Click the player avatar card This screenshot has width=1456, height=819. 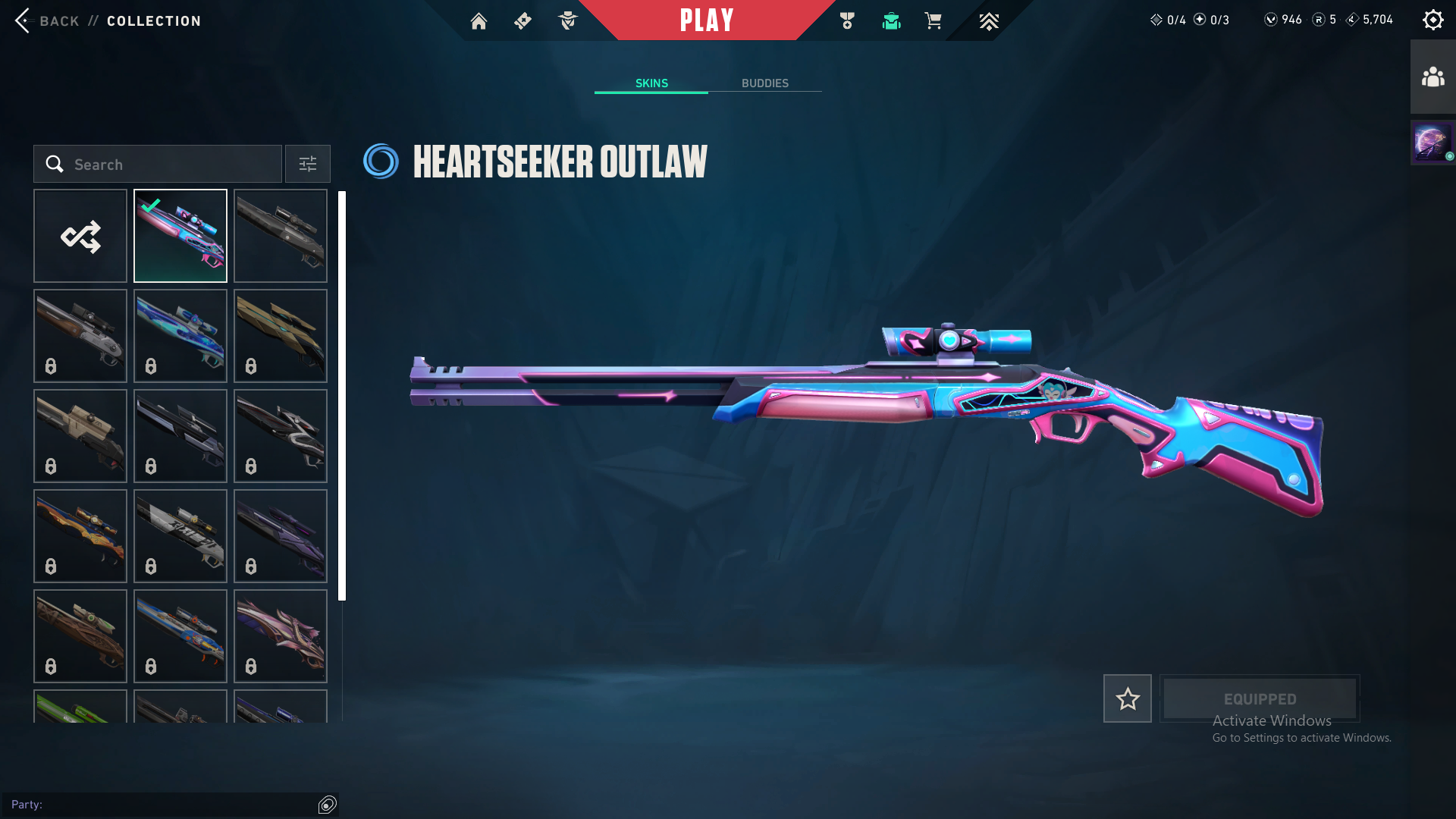pos(1432,142)
